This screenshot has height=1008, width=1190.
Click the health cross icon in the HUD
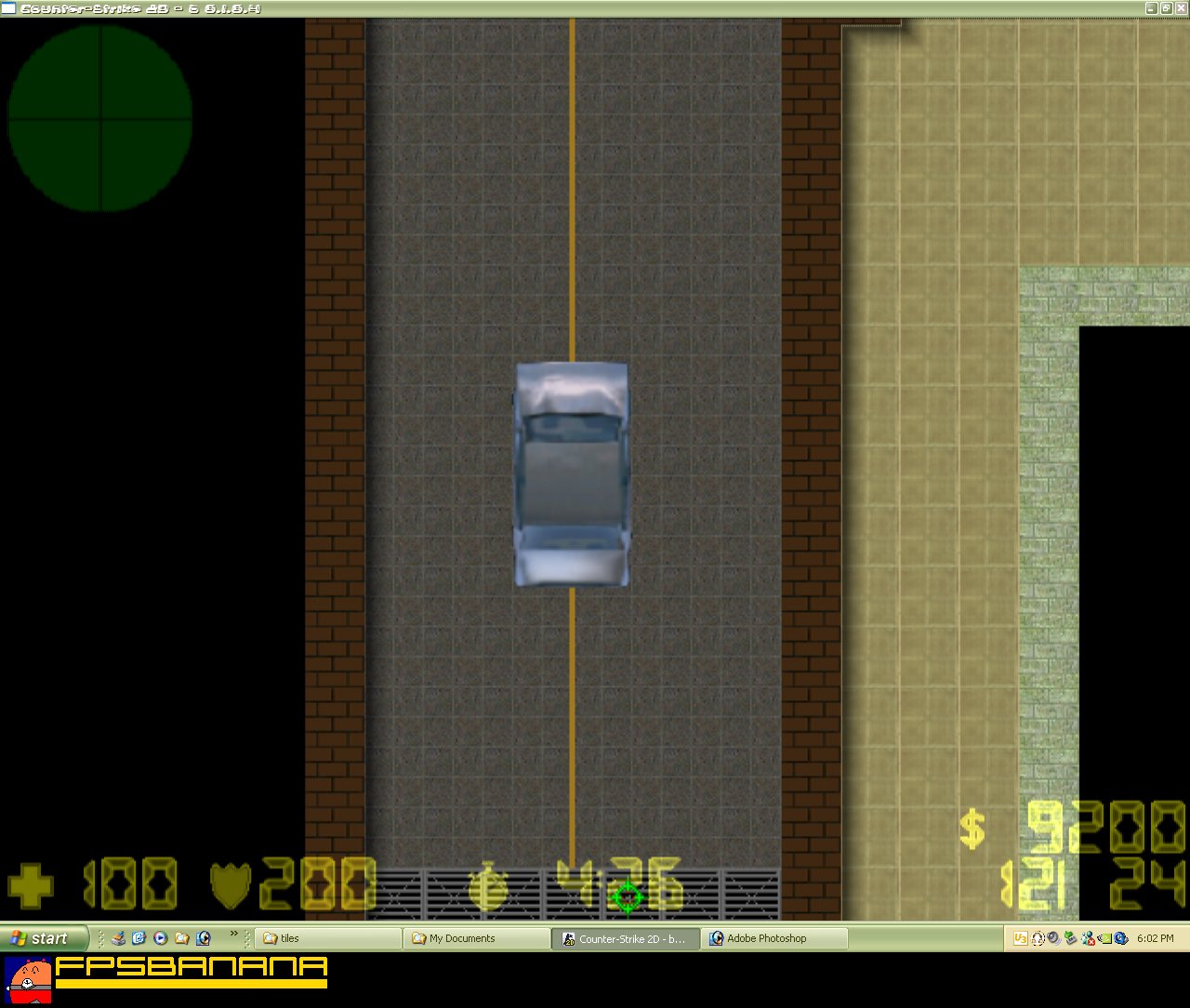(31, 884)
